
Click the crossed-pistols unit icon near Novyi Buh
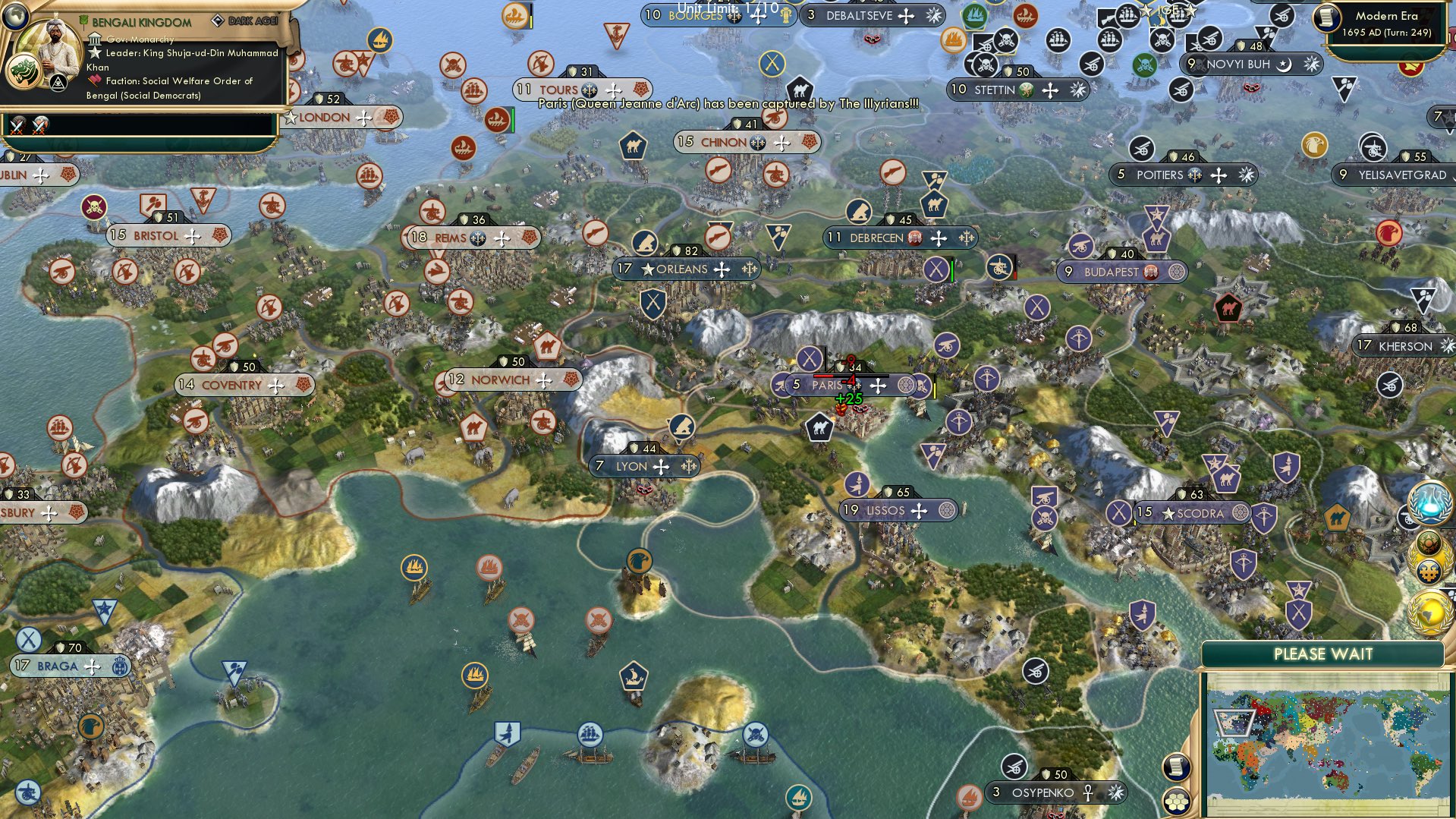tap(1162, 40)
